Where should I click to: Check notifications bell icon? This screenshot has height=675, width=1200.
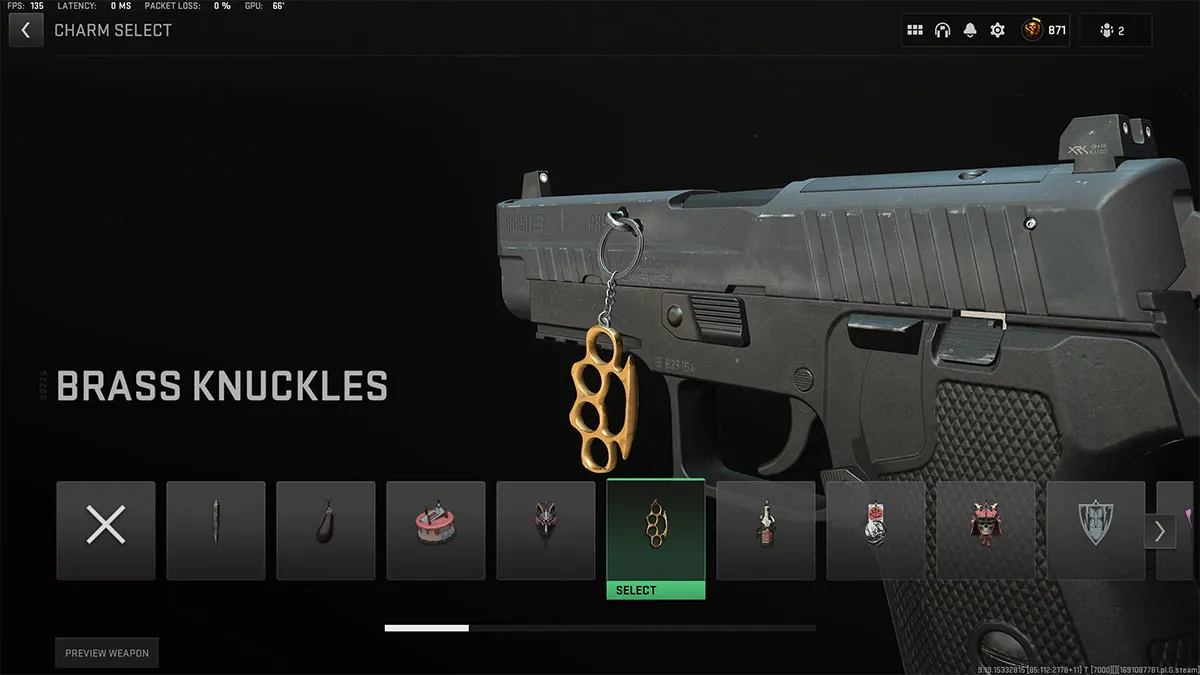(x=970, y=30)
